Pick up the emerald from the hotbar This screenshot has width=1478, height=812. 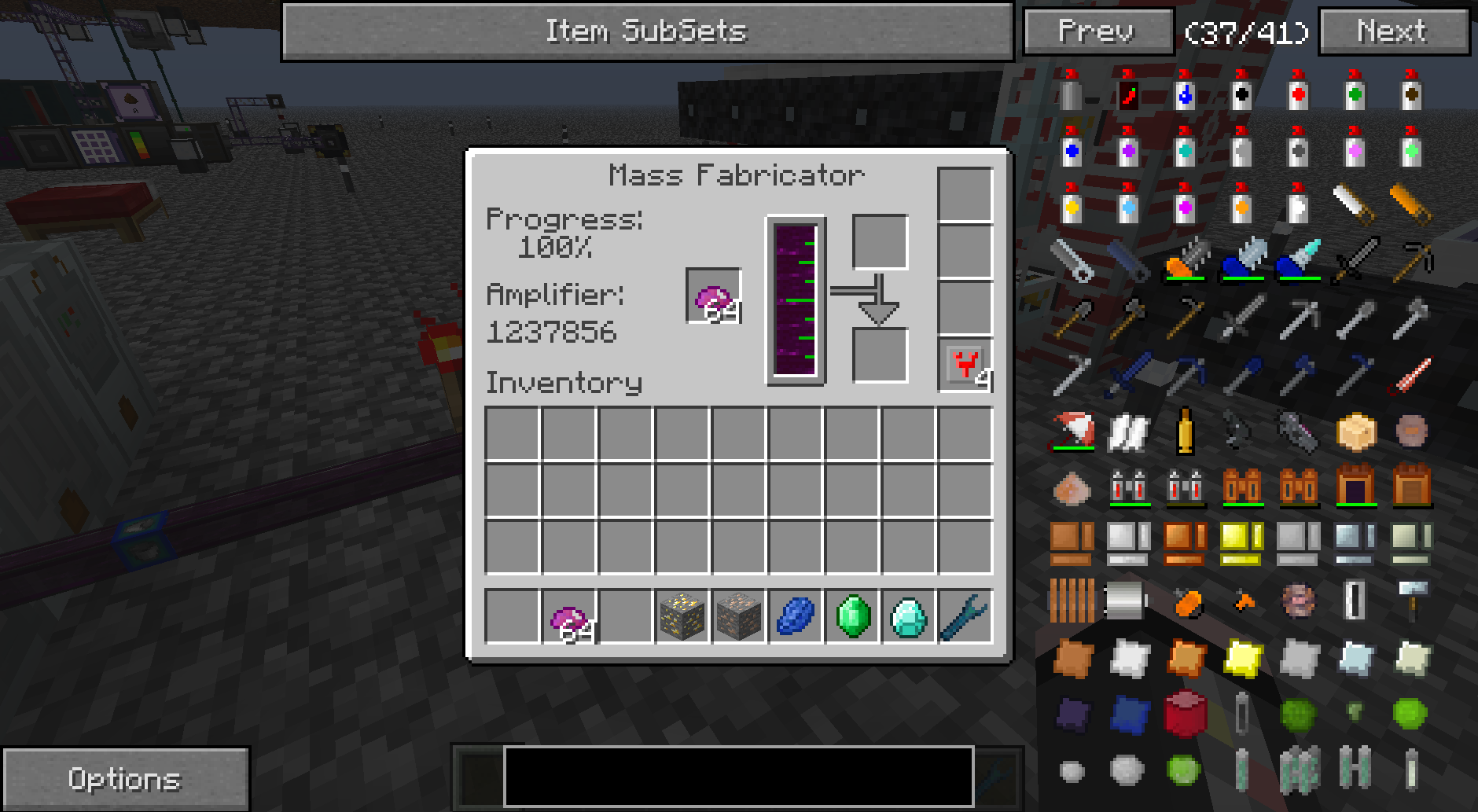(x=852, y=617)
